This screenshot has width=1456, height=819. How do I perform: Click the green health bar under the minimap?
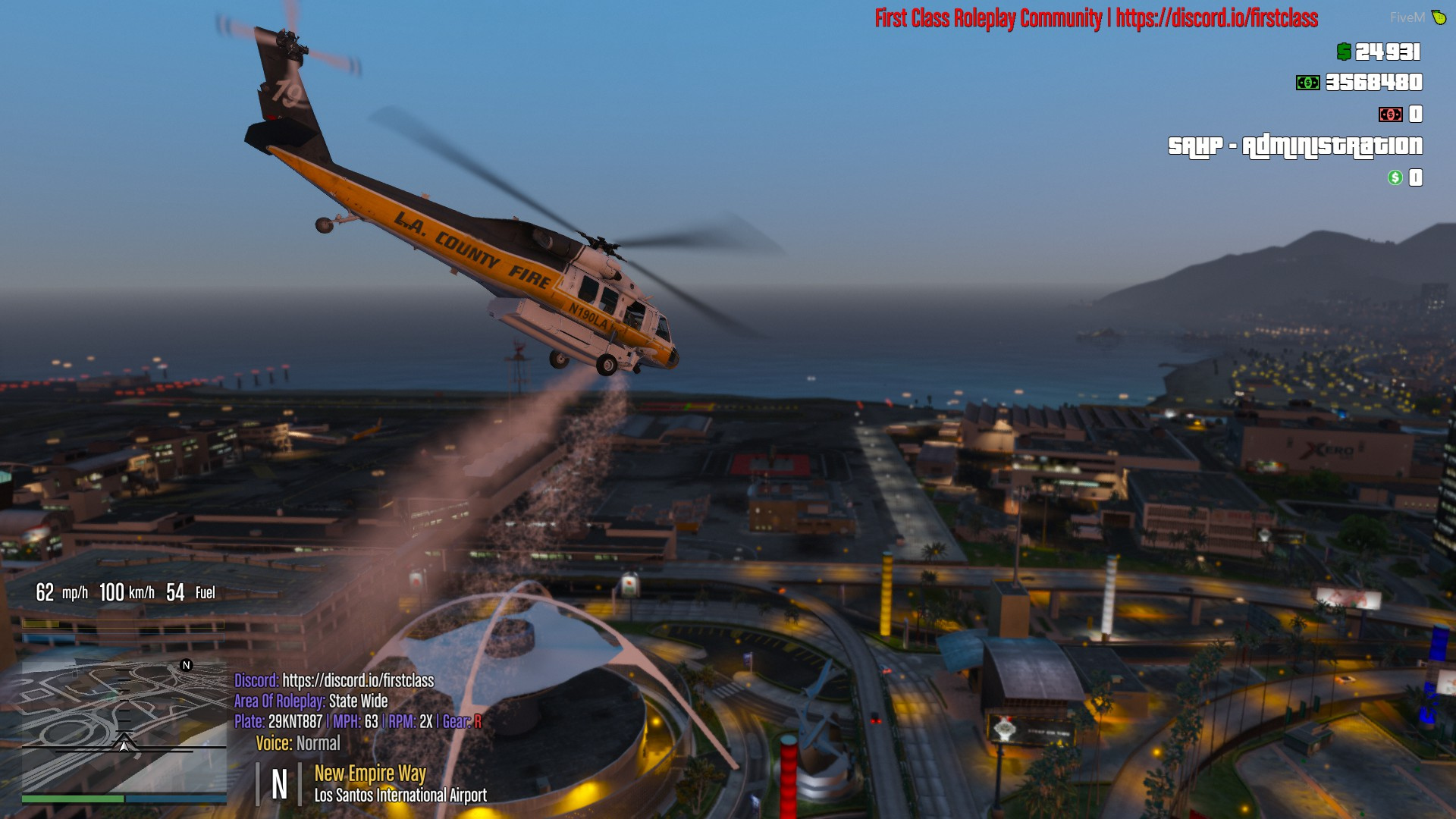pos(74,799)
